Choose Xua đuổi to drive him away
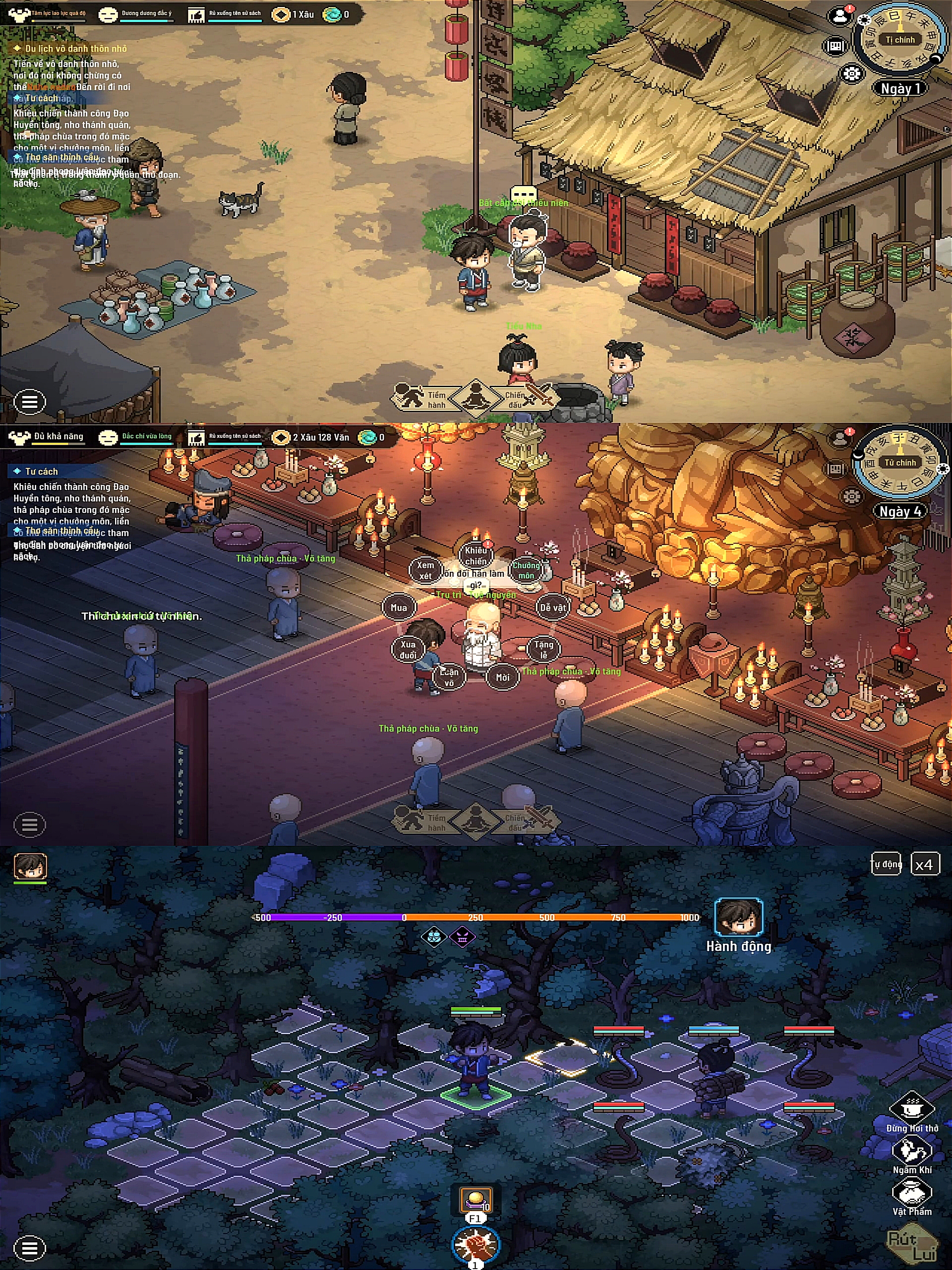Viewport: 952px width, 1270px height. [x=408, y=650]
